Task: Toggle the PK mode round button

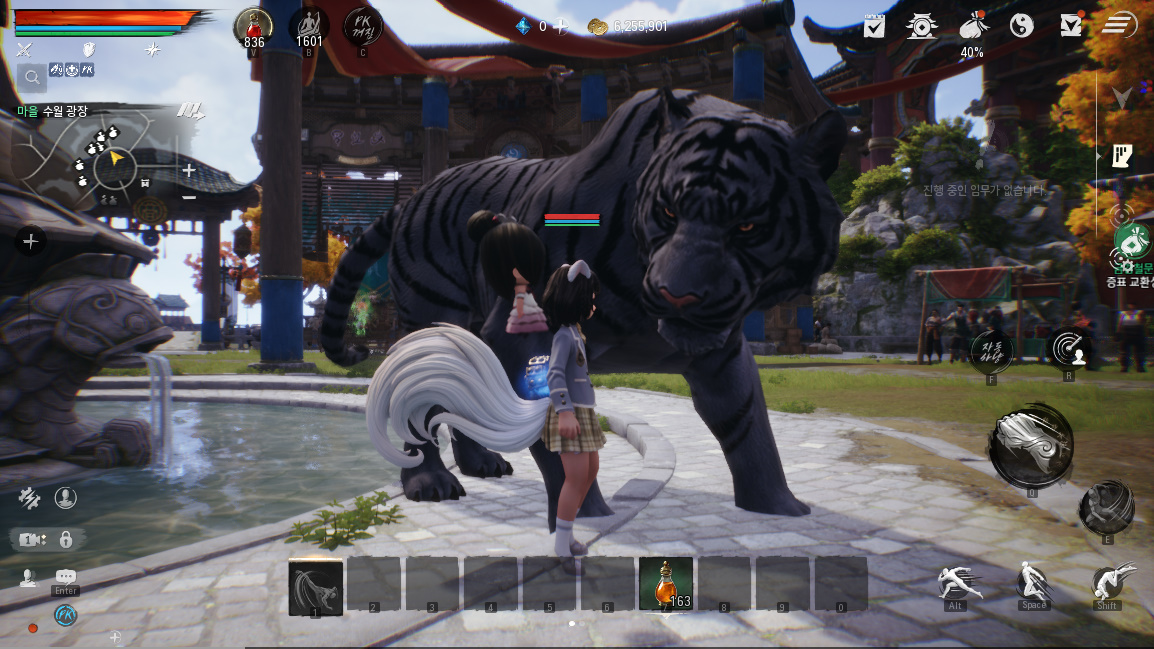Action: (362, 26)
